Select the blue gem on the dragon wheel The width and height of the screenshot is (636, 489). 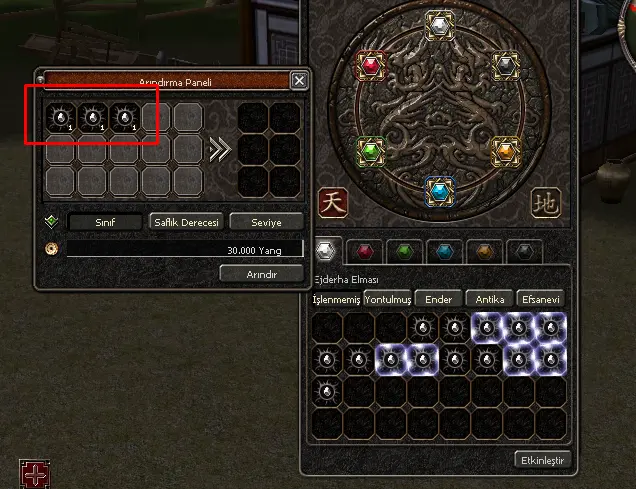(438, 190)
